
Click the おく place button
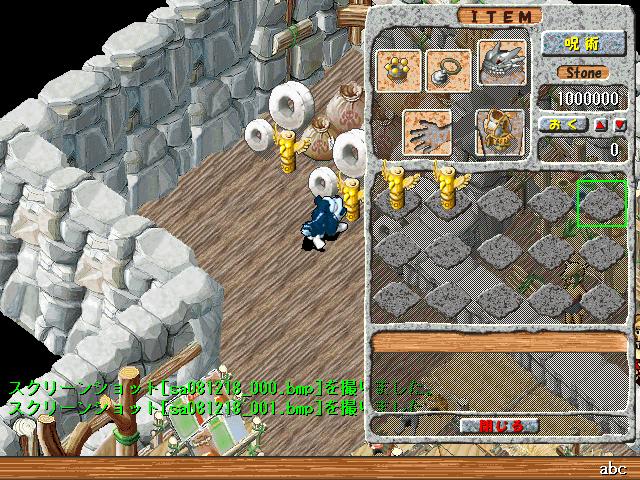click(562, 124)
